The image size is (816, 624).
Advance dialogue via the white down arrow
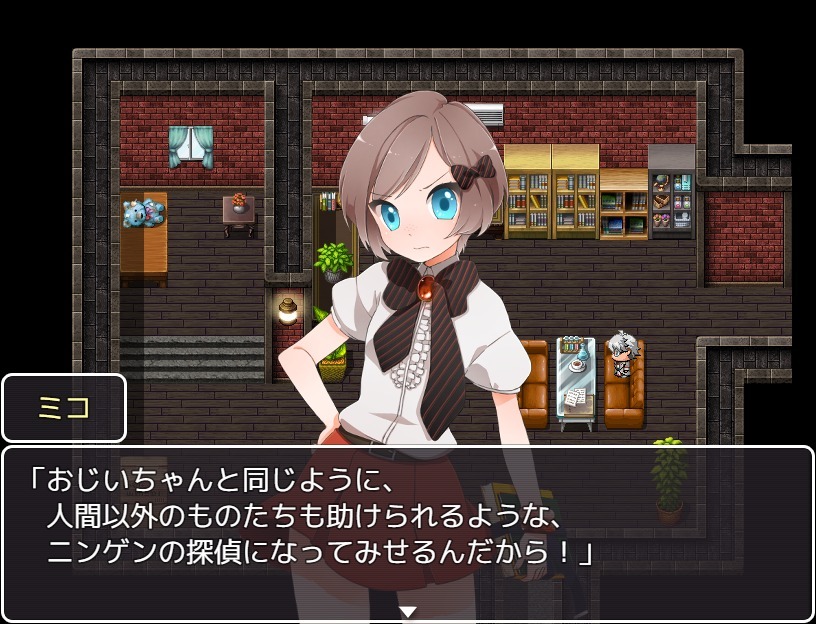407,611
